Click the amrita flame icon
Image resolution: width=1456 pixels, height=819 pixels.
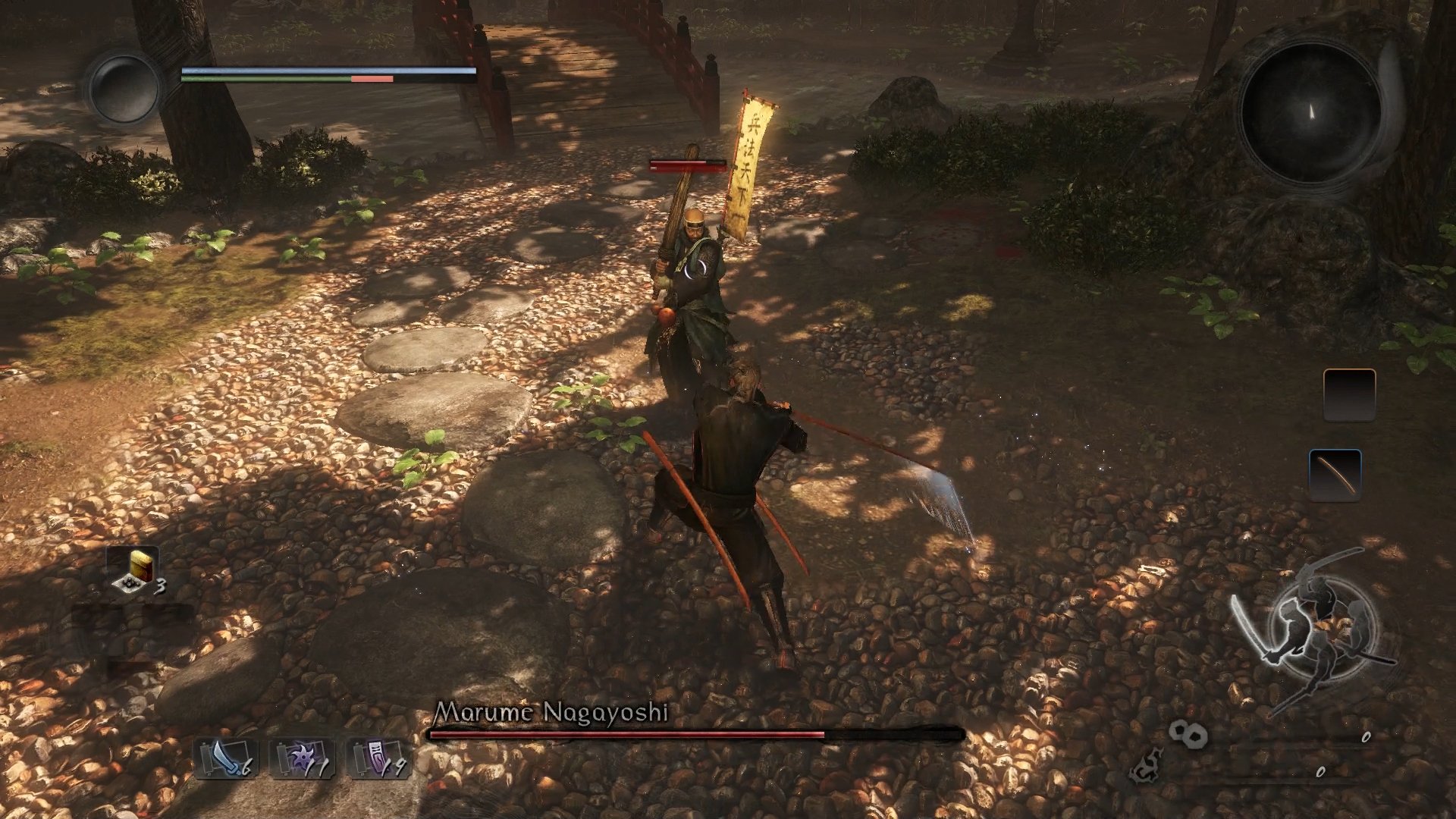(x=1147, y=767)
